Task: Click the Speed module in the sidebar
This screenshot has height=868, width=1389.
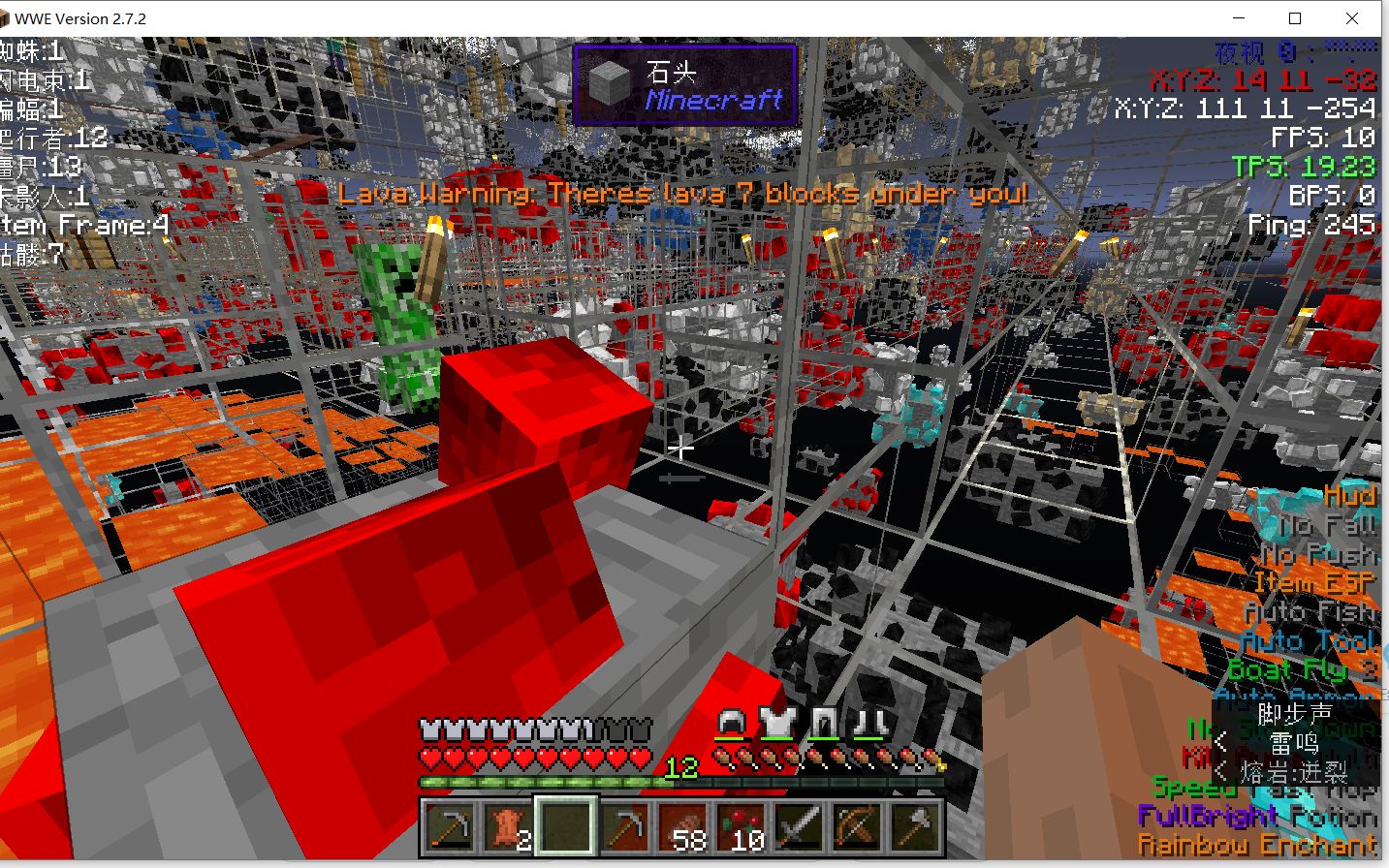Action: [1196, 788]
